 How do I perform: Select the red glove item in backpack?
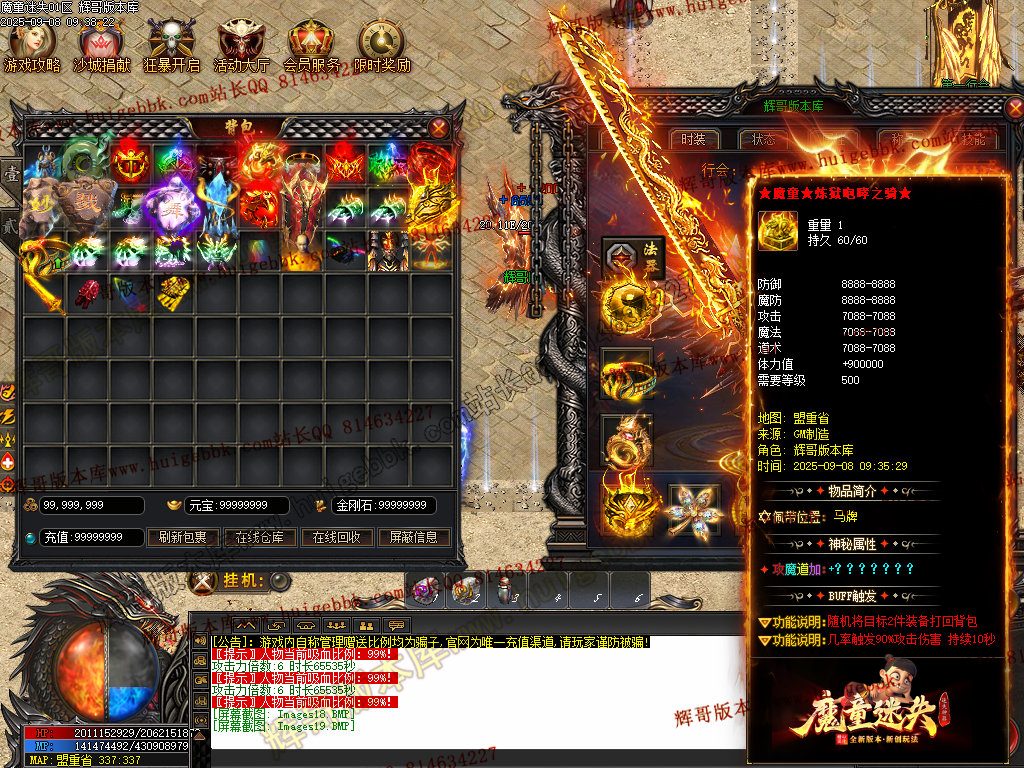(x=90, y=291)
